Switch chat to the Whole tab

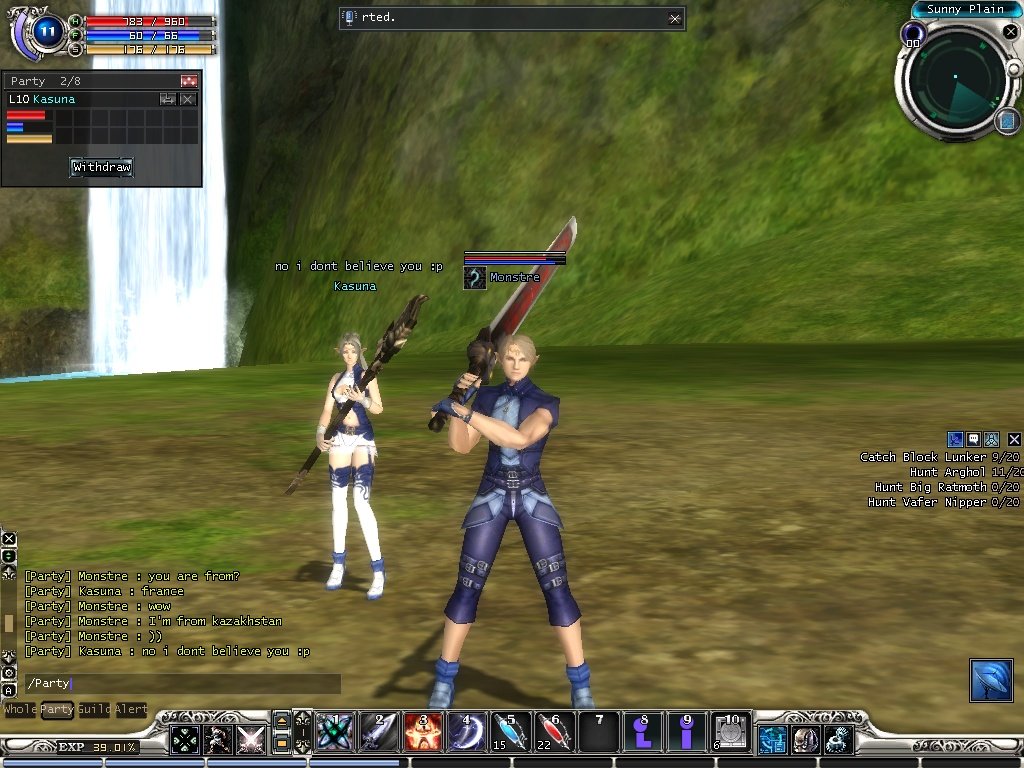pyautogui.click(x=19, y=709)
